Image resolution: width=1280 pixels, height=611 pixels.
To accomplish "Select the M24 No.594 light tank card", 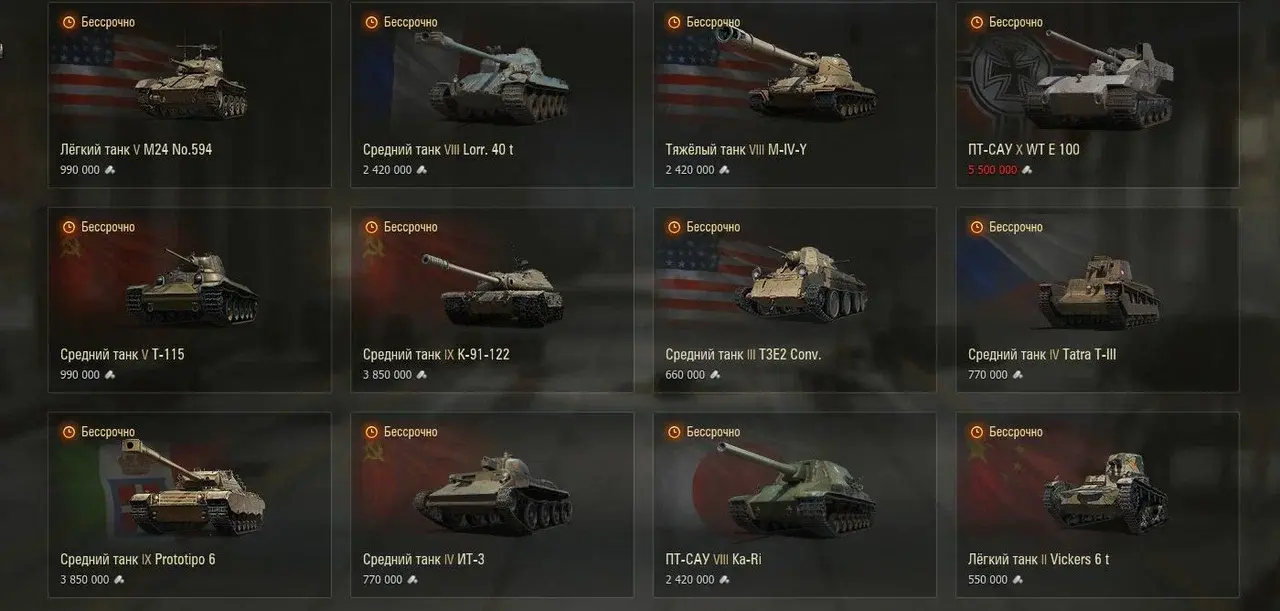I will tap(189, 95).
